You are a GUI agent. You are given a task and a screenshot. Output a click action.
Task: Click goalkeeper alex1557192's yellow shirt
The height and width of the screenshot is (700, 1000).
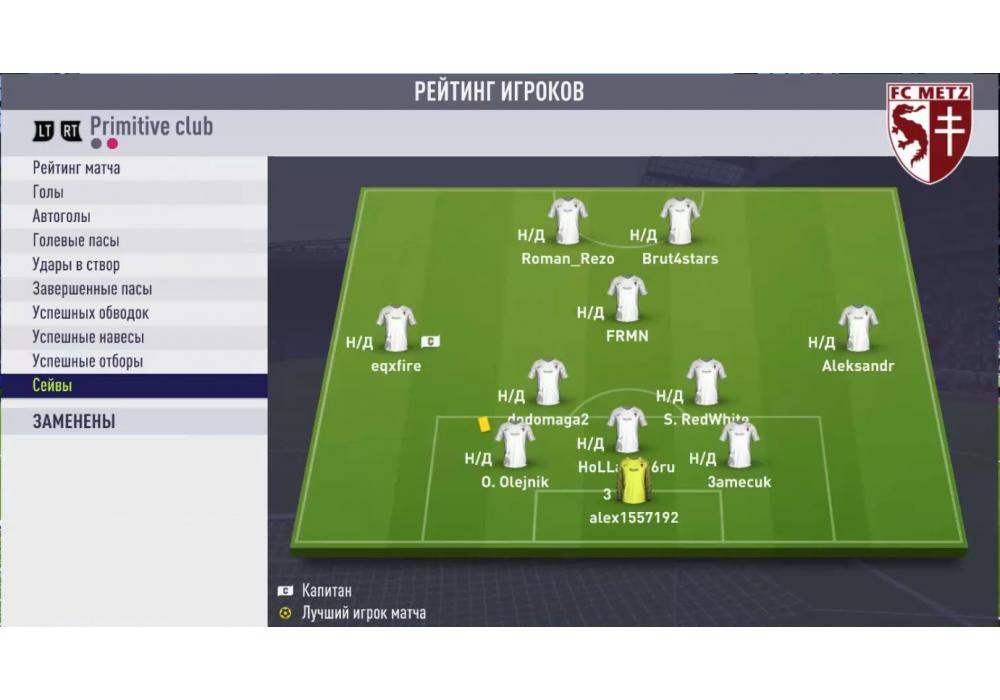click(x=634, y=481)
